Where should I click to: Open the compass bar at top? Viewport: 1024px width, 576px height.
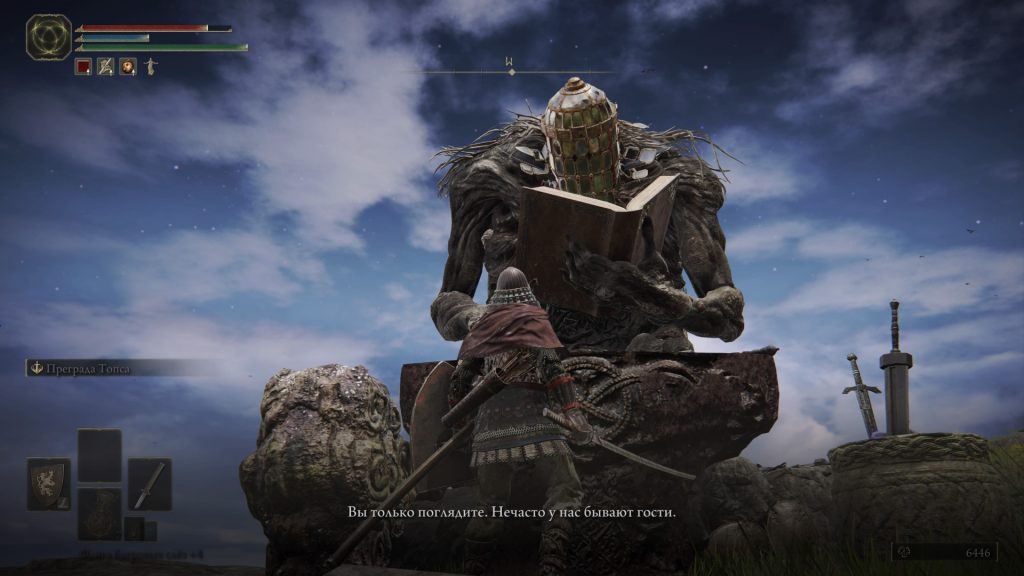pos(510,70)
